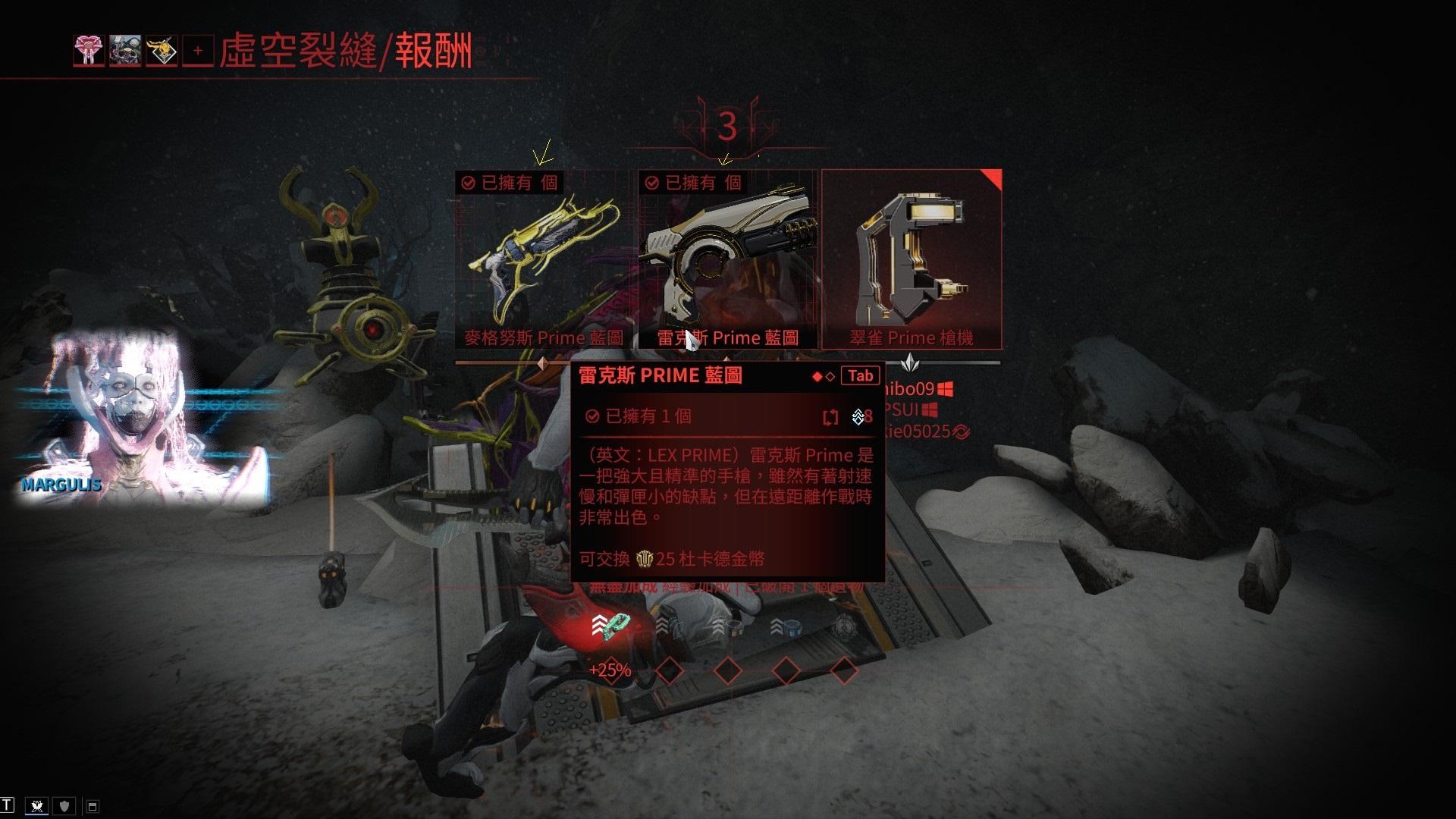Click the shield icon in the bottom-left toolbar
Screen dimensions: 1456x819
[64, 805]
